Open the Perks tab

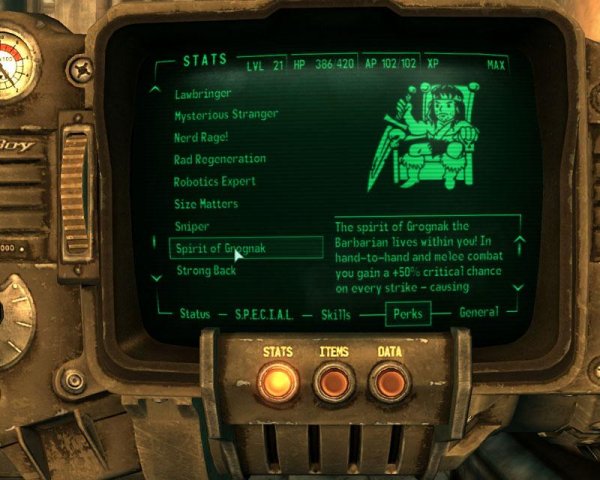coord(409,314)
